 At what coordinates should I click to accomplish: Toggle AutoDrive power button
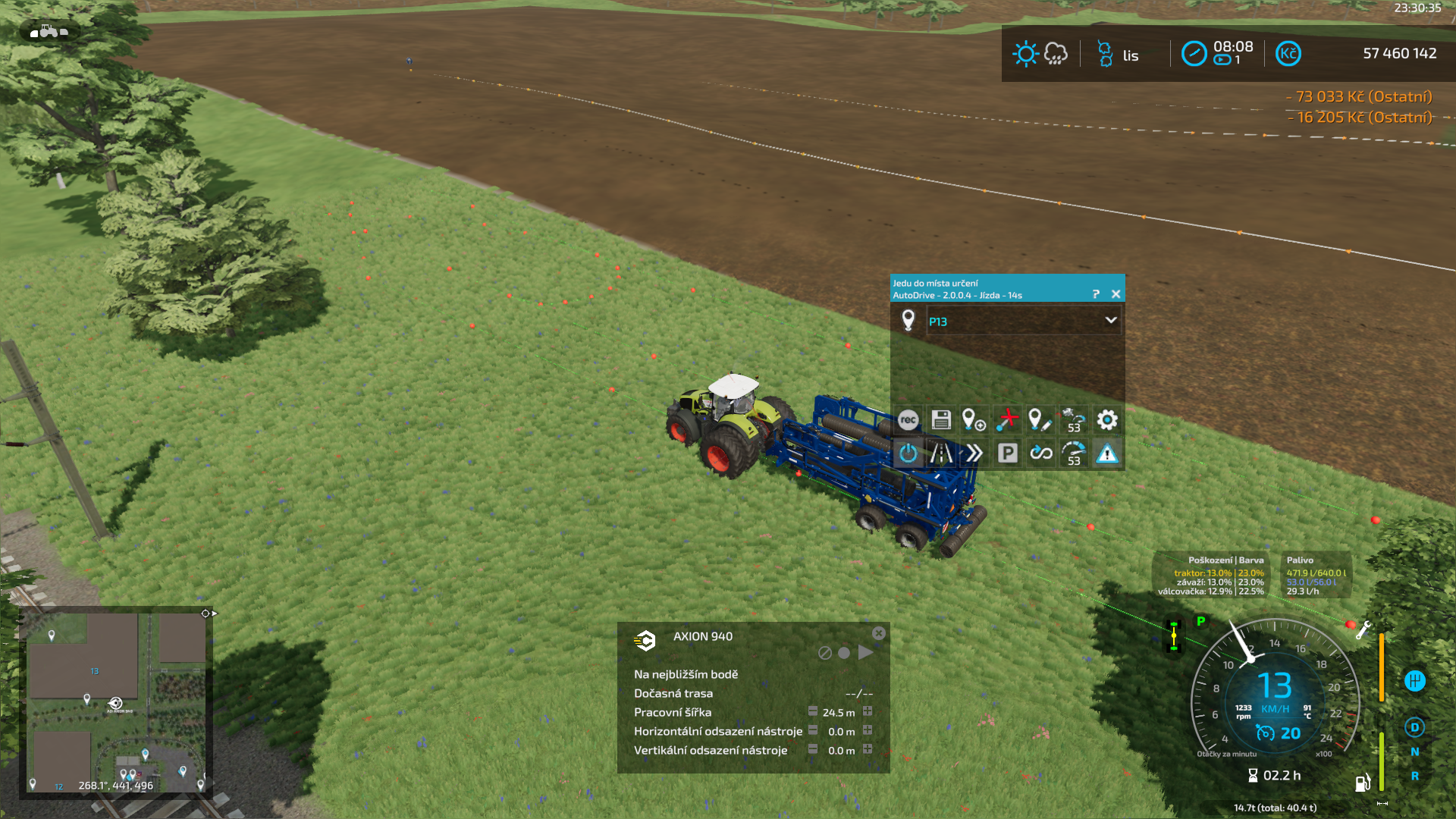(908, 453)
